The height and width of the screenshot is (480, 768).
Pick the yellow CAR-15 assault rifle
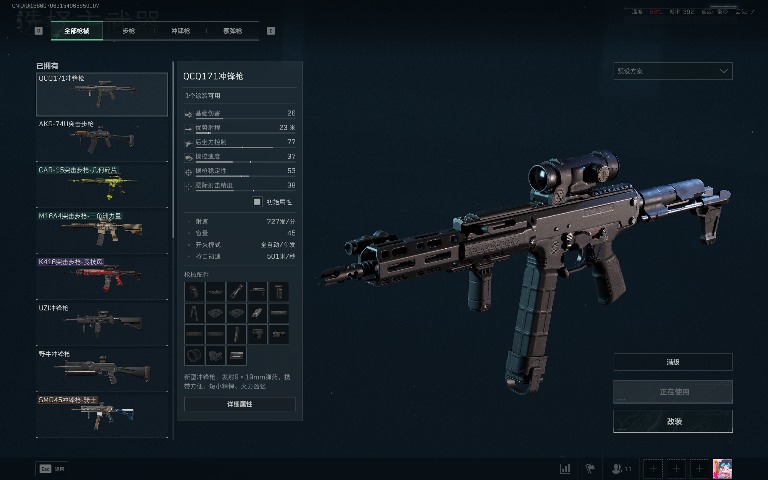[102, 185]
